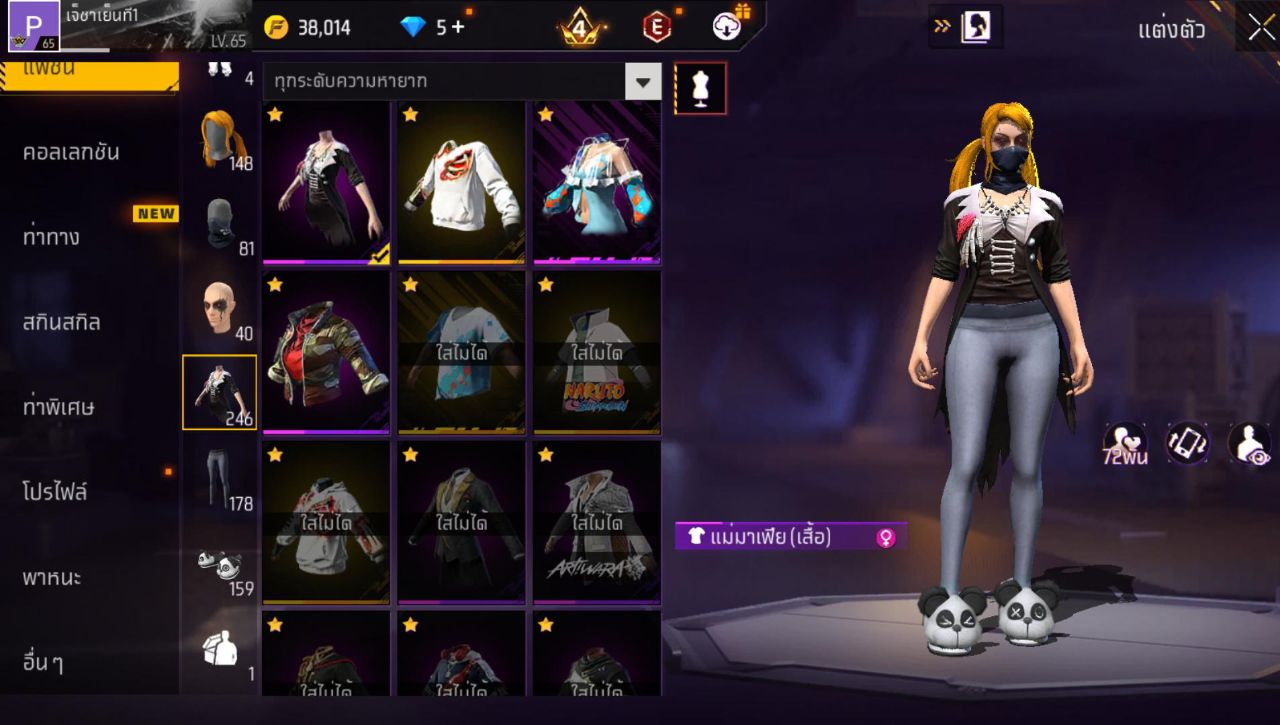
Task: Select the pants category icon
Action: pyautogui.click(x=220, y=477)
